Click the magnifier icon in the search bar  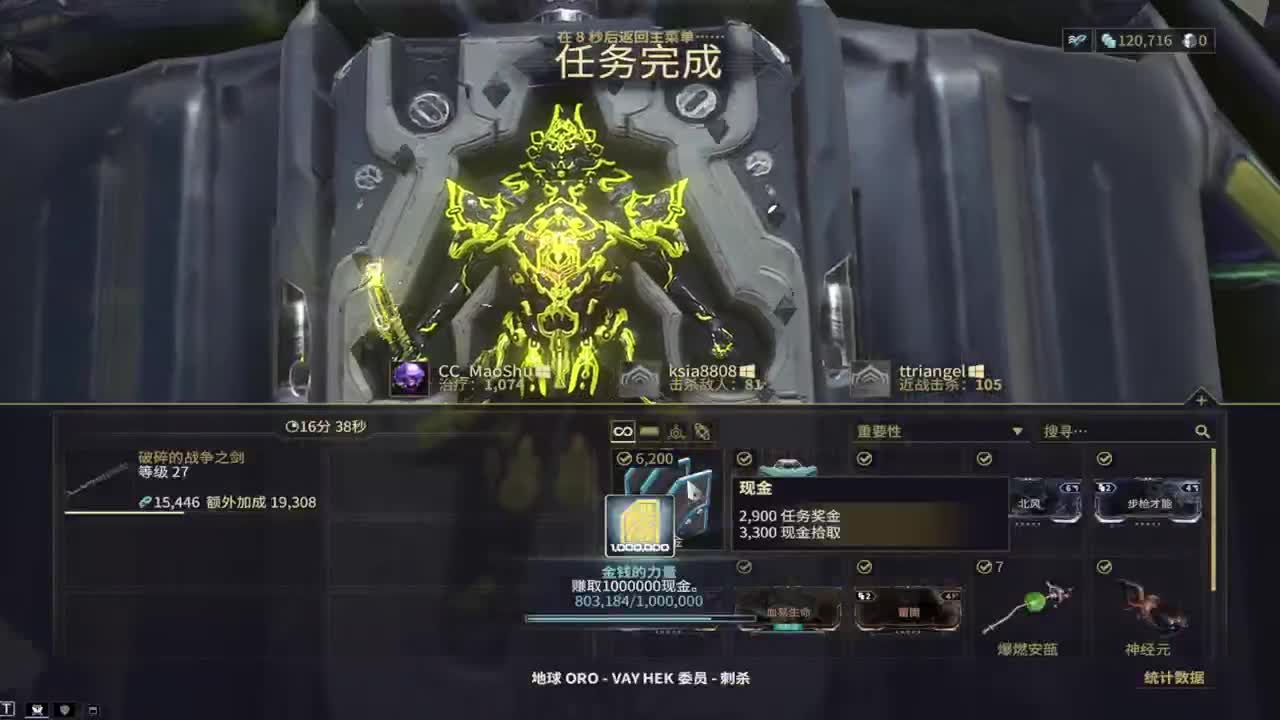coord(1201,430)
